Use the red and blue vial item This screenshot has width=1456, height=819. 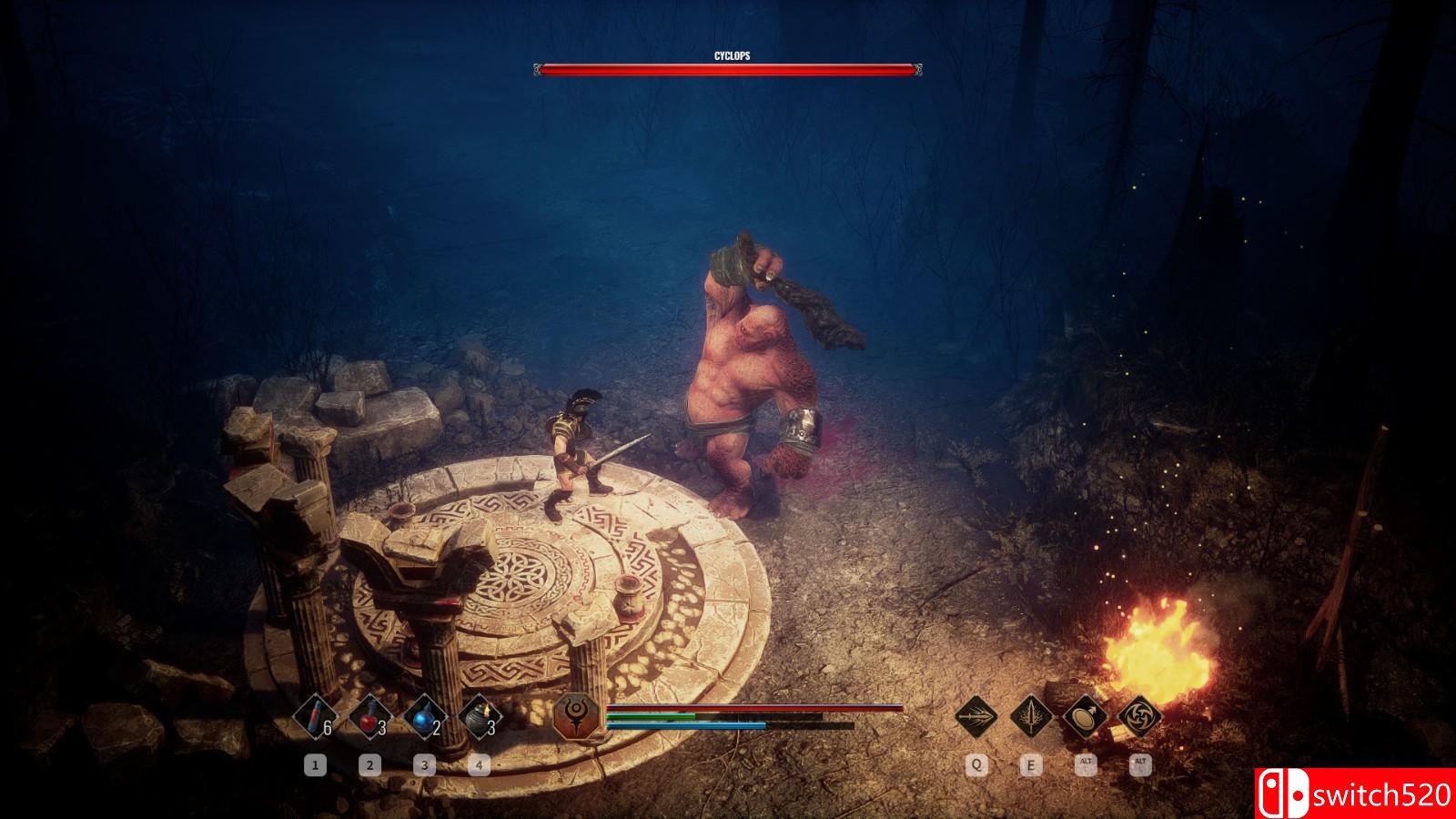click(315, 716)
